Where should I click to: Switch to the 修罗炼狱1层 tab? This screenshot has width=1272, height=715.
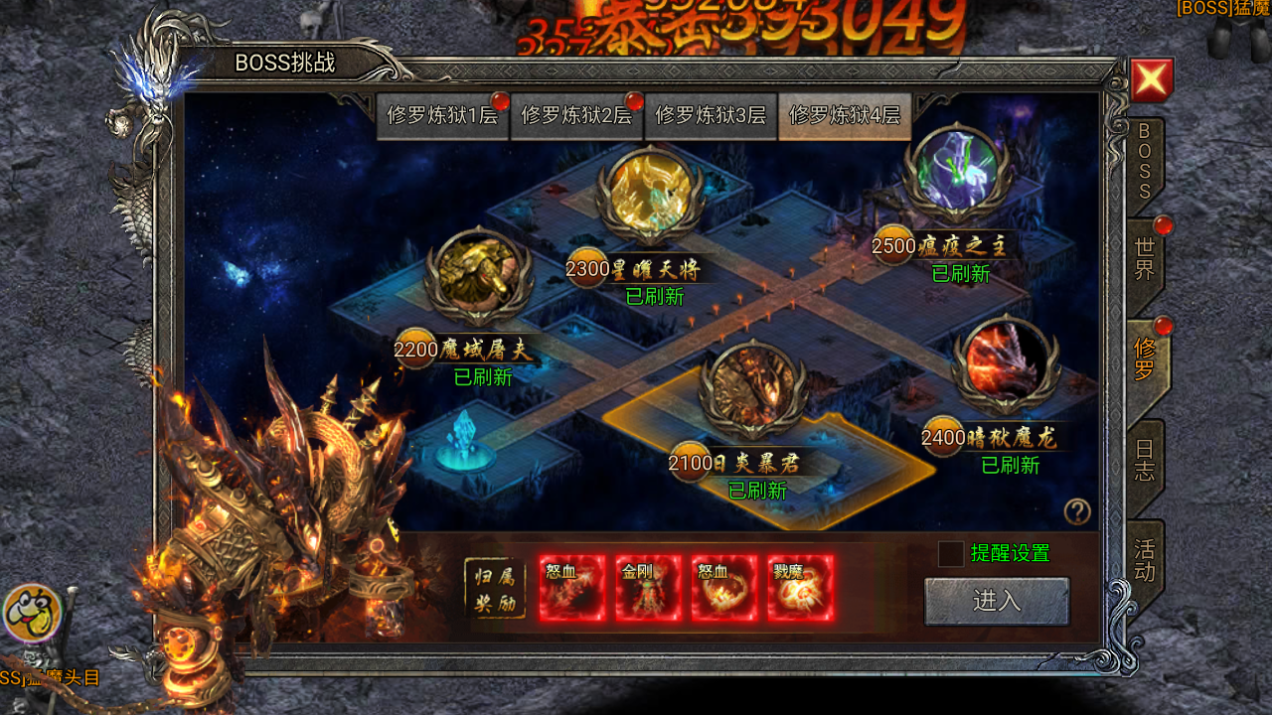point(442,116)
